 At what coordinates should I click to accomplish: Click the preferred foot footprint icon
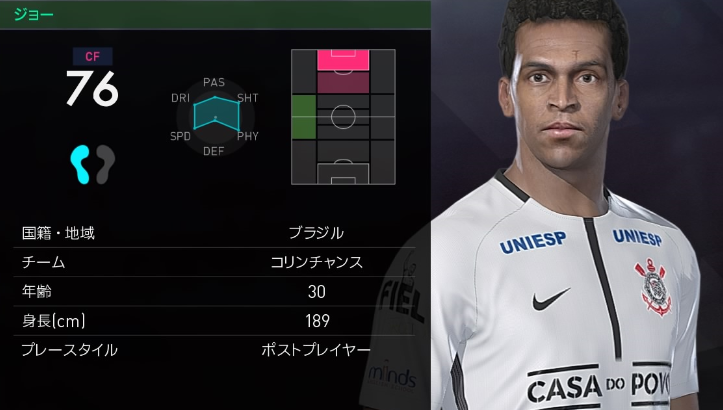pyautogui.click(x=92, y=163)
